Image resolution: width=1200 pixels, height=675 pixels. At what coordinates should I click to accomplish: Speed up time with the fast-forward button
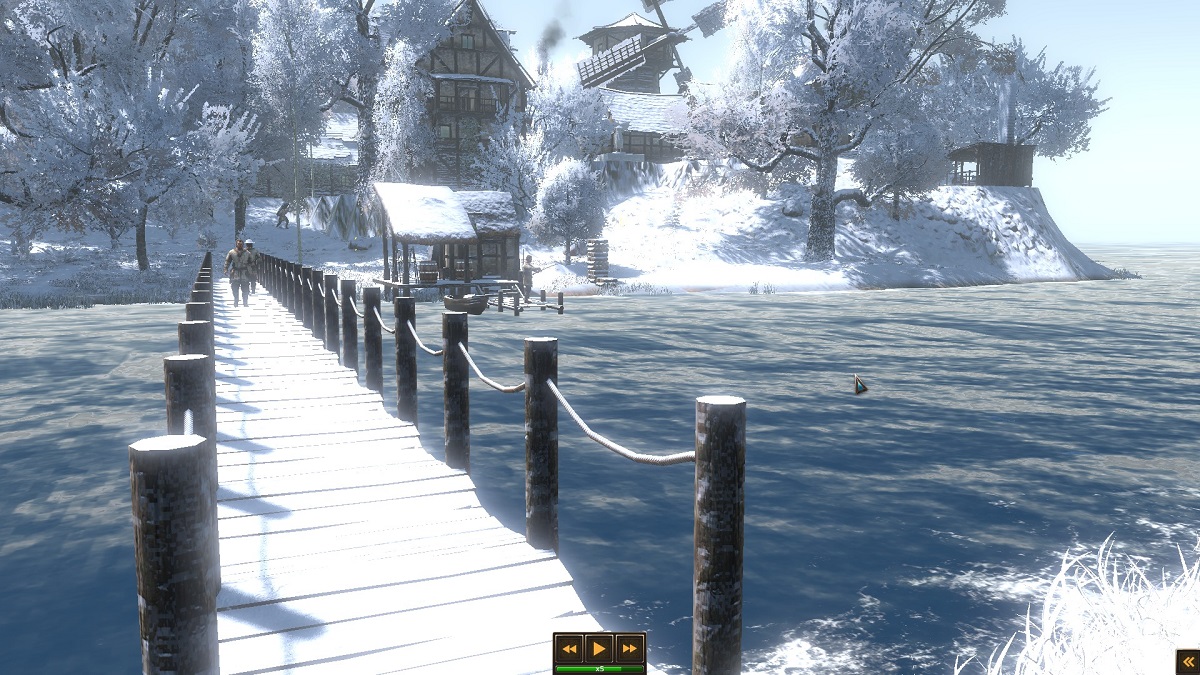coord(629,648)
